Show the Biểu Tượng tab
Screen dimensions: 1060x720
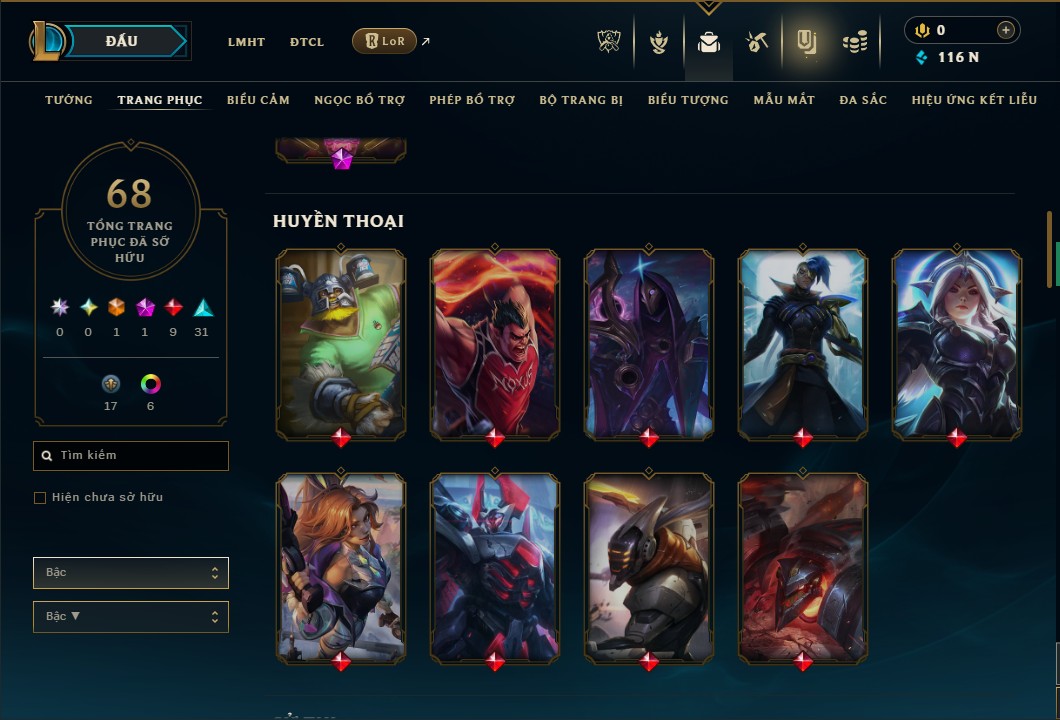click(x=688, y=100)
